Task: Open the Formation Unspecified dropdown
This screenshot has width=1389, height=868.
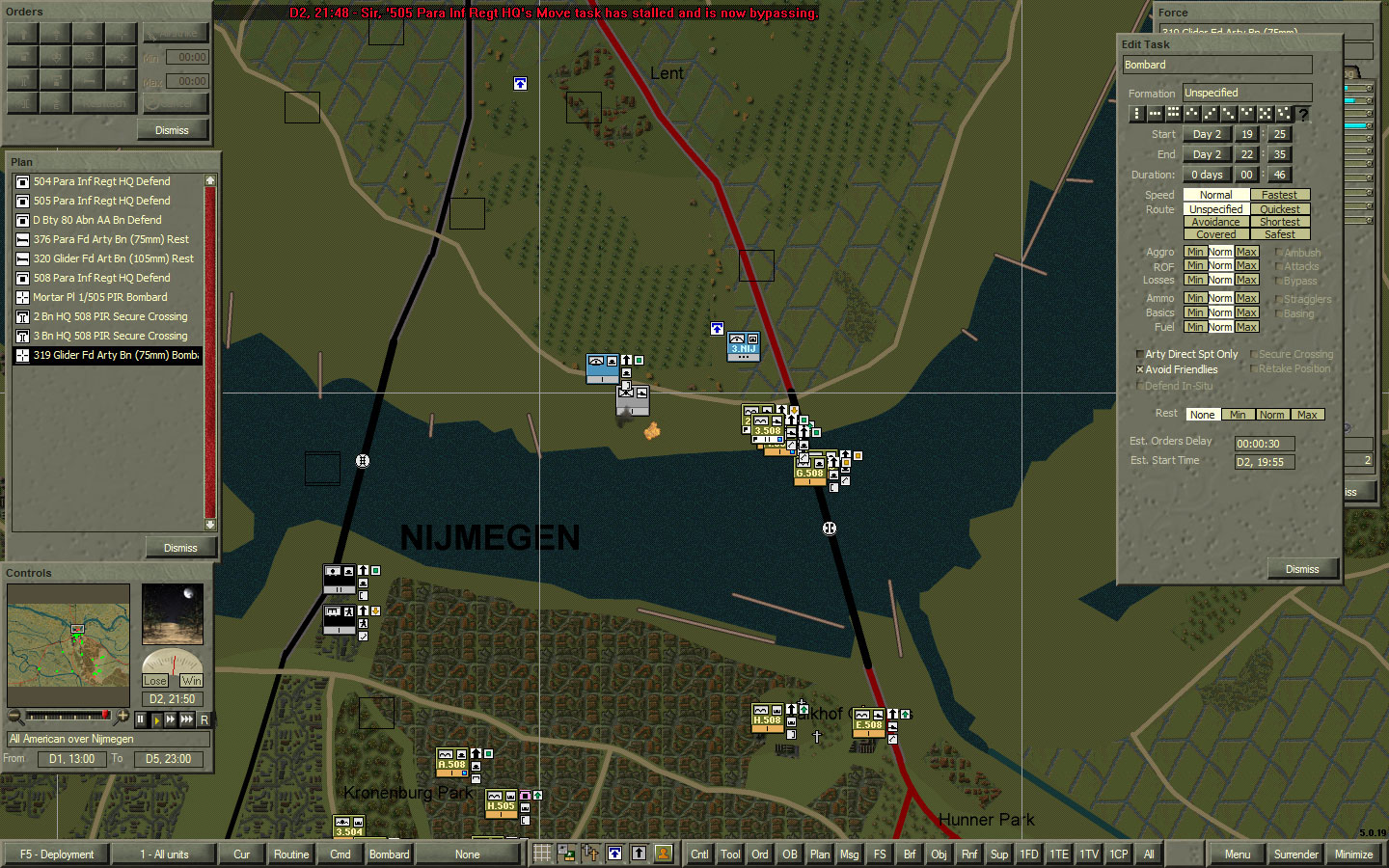Action: click(x=1247, y=92)
